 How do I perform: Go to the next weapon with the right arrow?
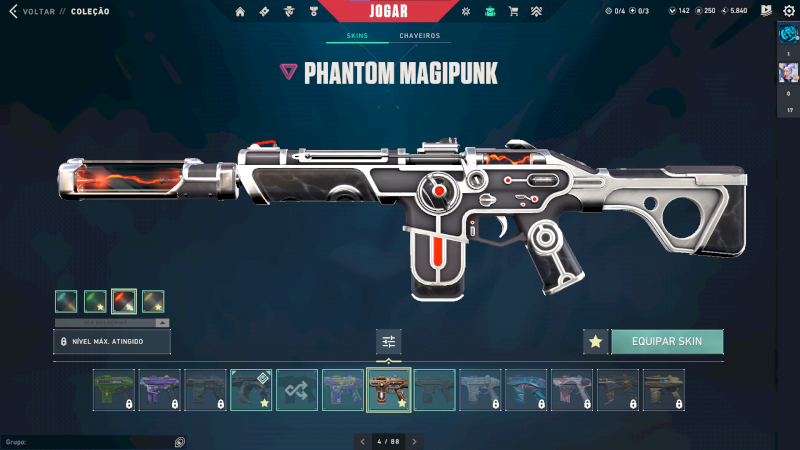pyautogui.click(x=414, y=441)
